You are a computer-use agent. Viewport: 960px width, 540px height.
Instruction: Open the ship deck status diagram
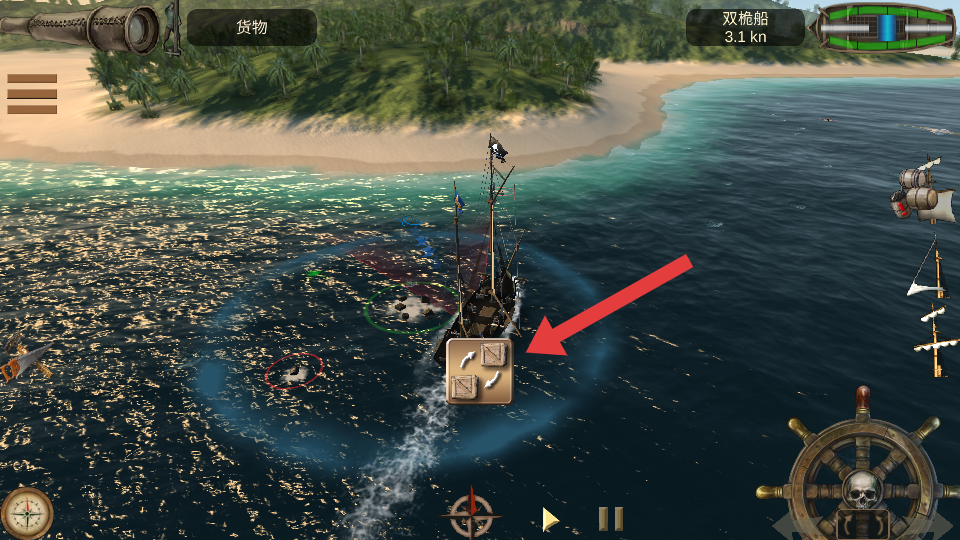click(x=885, y=27)
